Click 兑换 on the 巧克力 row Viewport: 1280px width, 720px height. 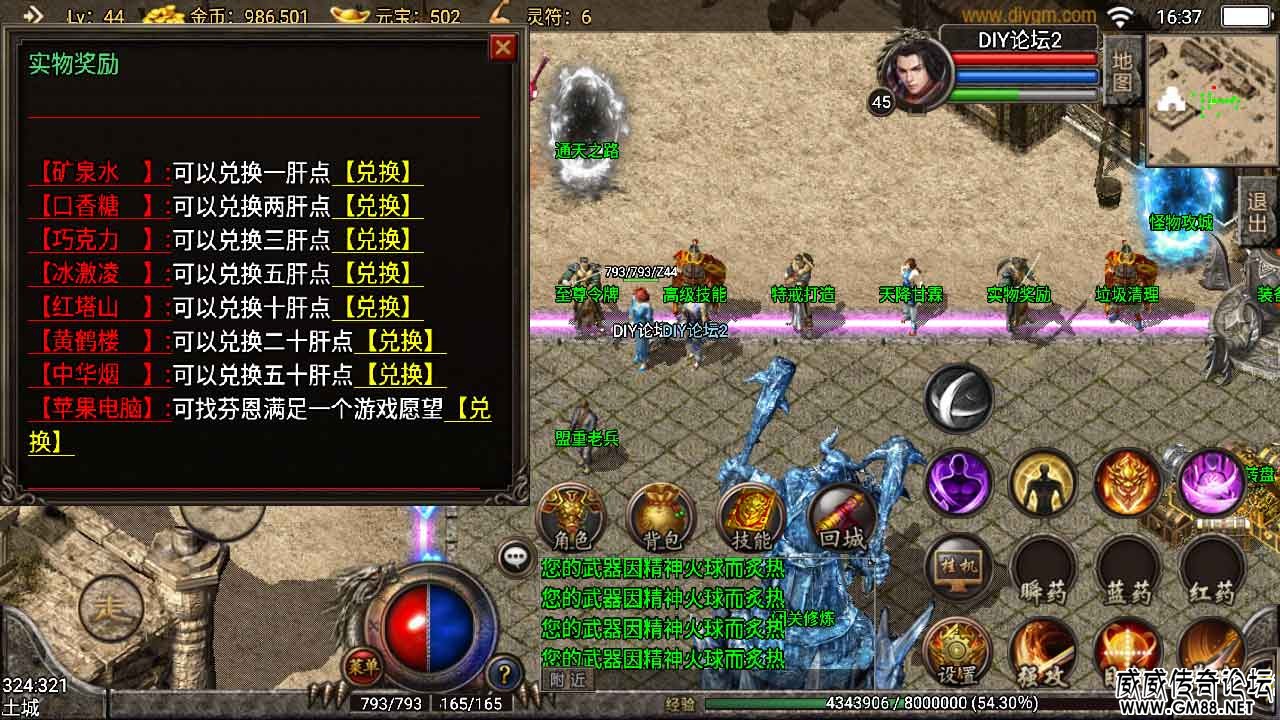pos(378,240)
